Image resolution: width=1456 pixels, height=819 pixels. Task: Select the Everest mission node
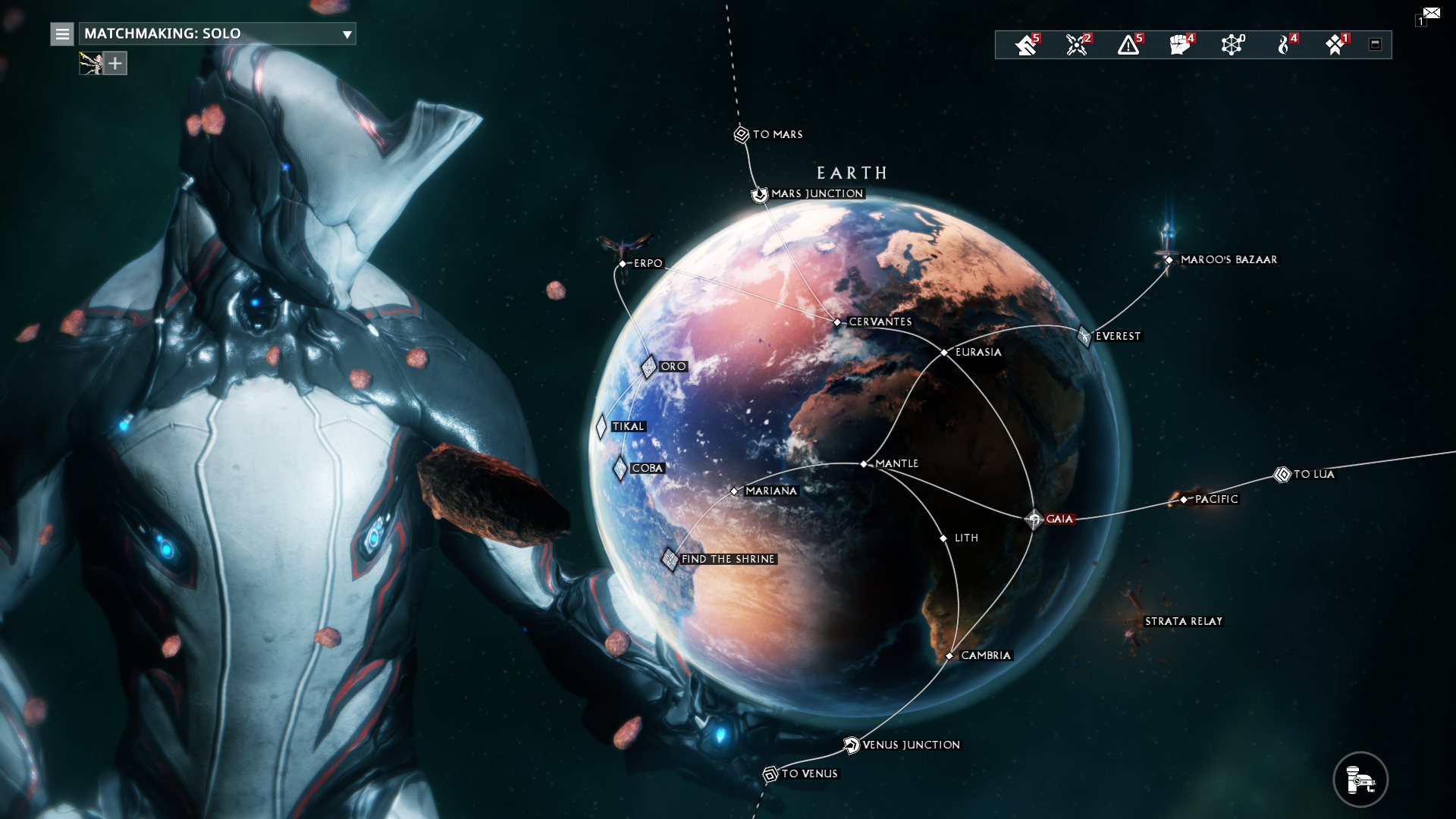click(1084, 336)
